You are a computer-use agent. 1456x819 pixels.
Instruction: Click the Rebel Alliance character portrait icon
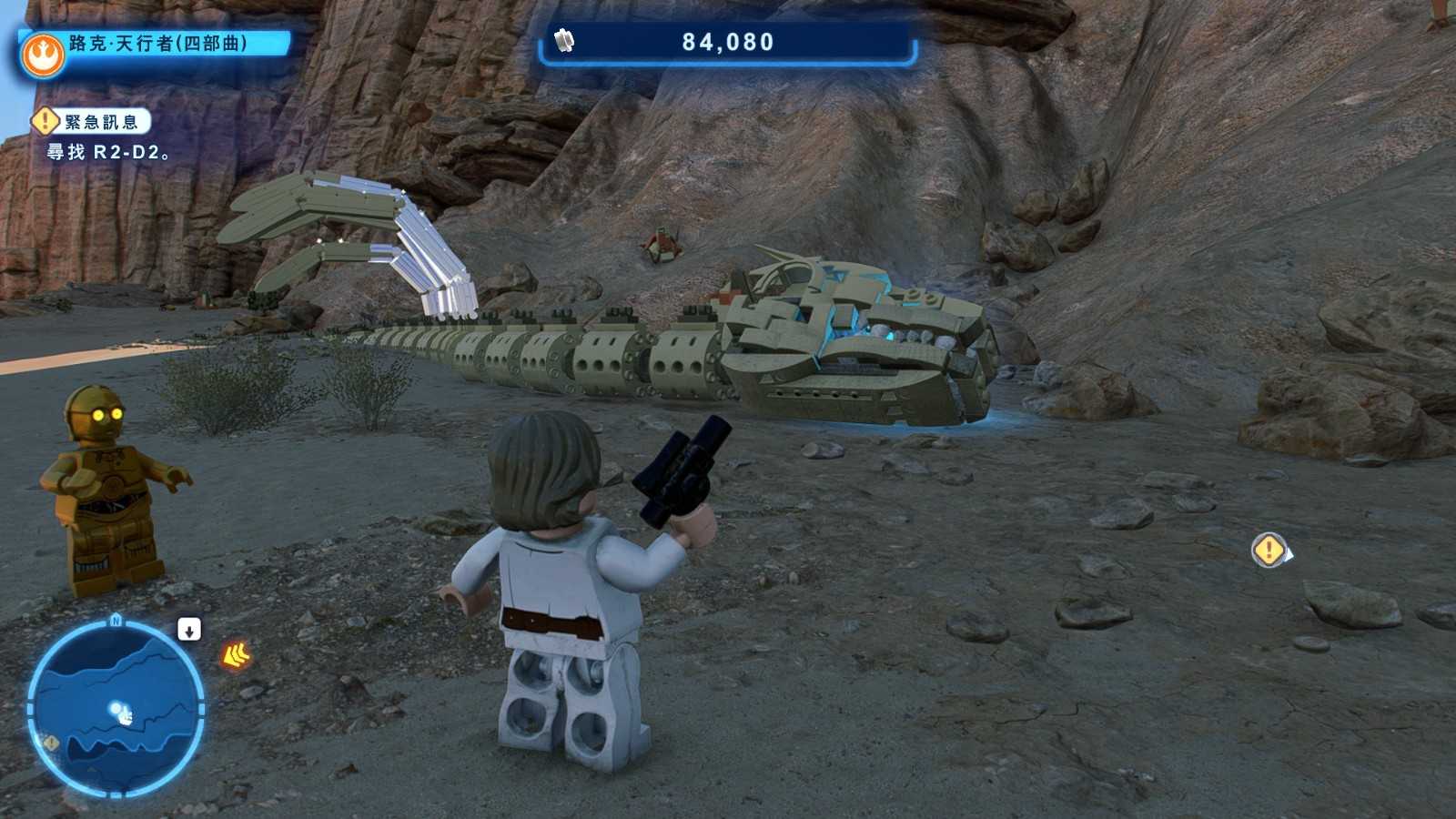(x=43, y=56)
